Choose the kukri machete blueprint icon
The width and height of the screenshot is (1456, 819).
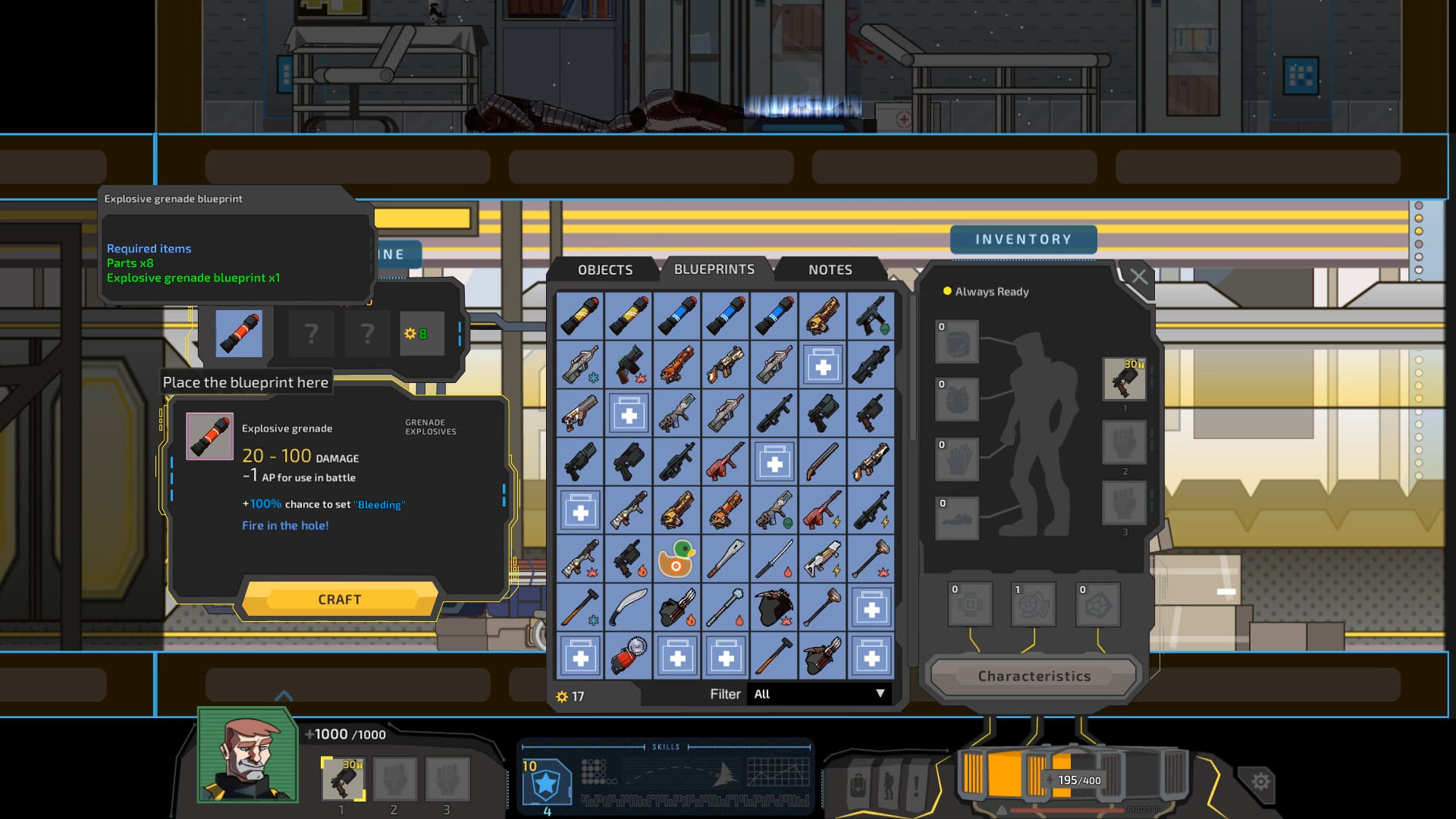click(628, 607)
